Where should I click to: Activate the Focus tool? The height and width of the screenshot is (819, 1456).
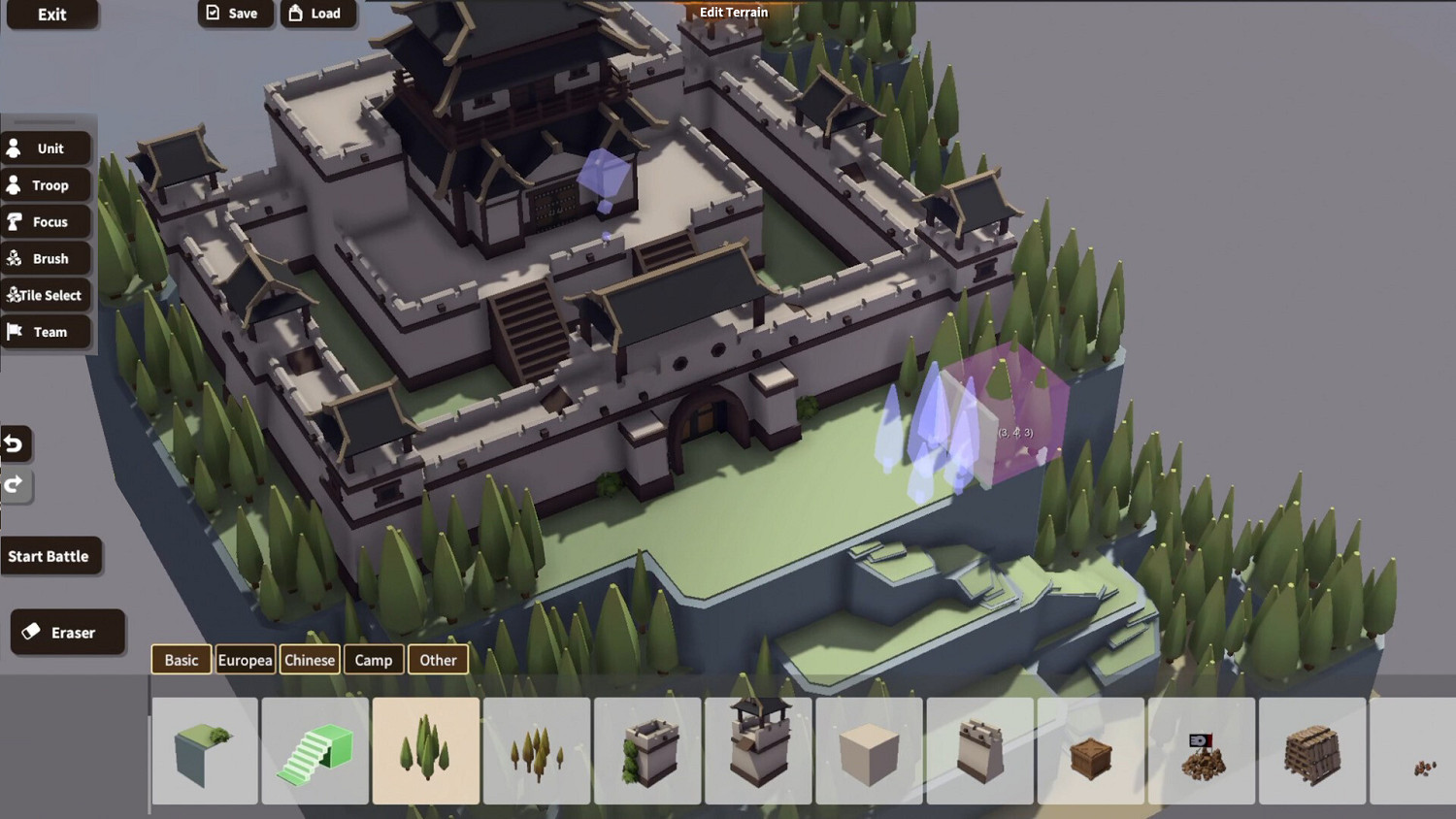46,221
